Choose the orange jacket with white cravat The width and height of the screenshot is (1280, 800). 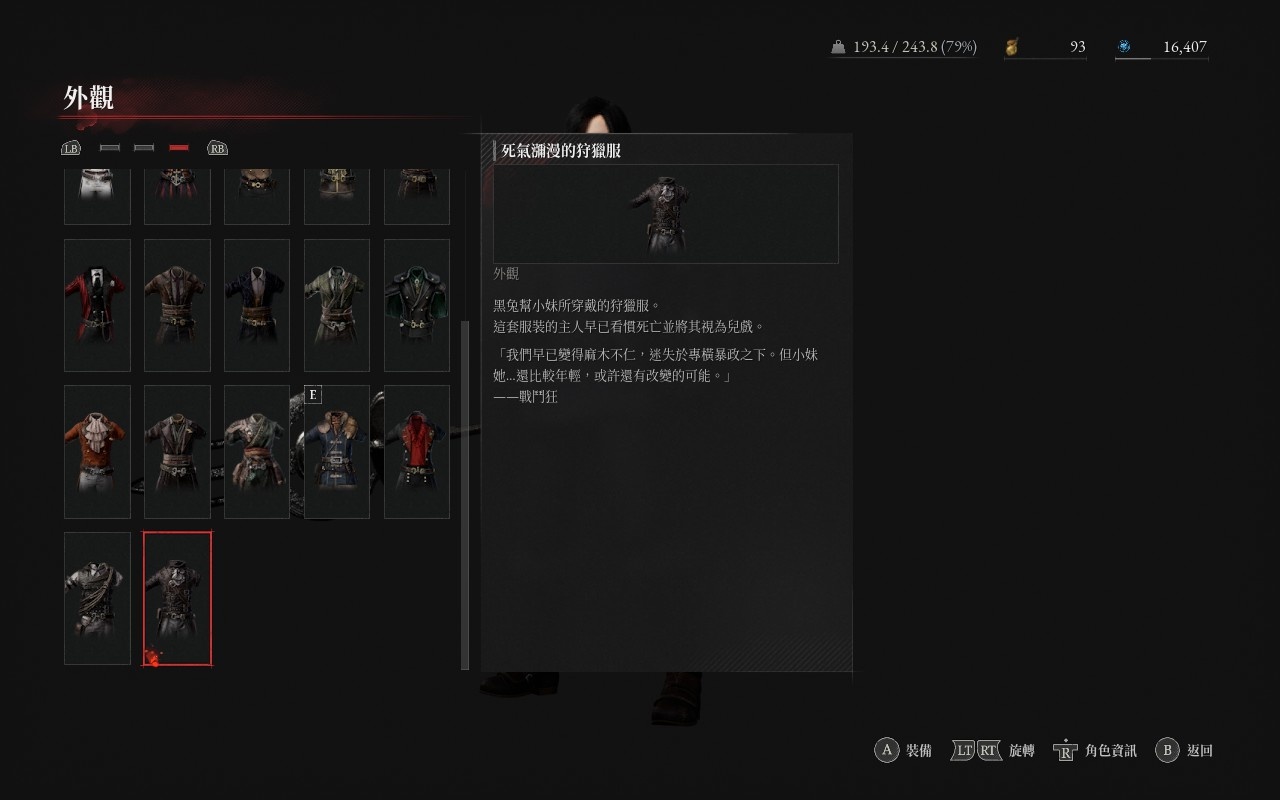pos(97,452)
